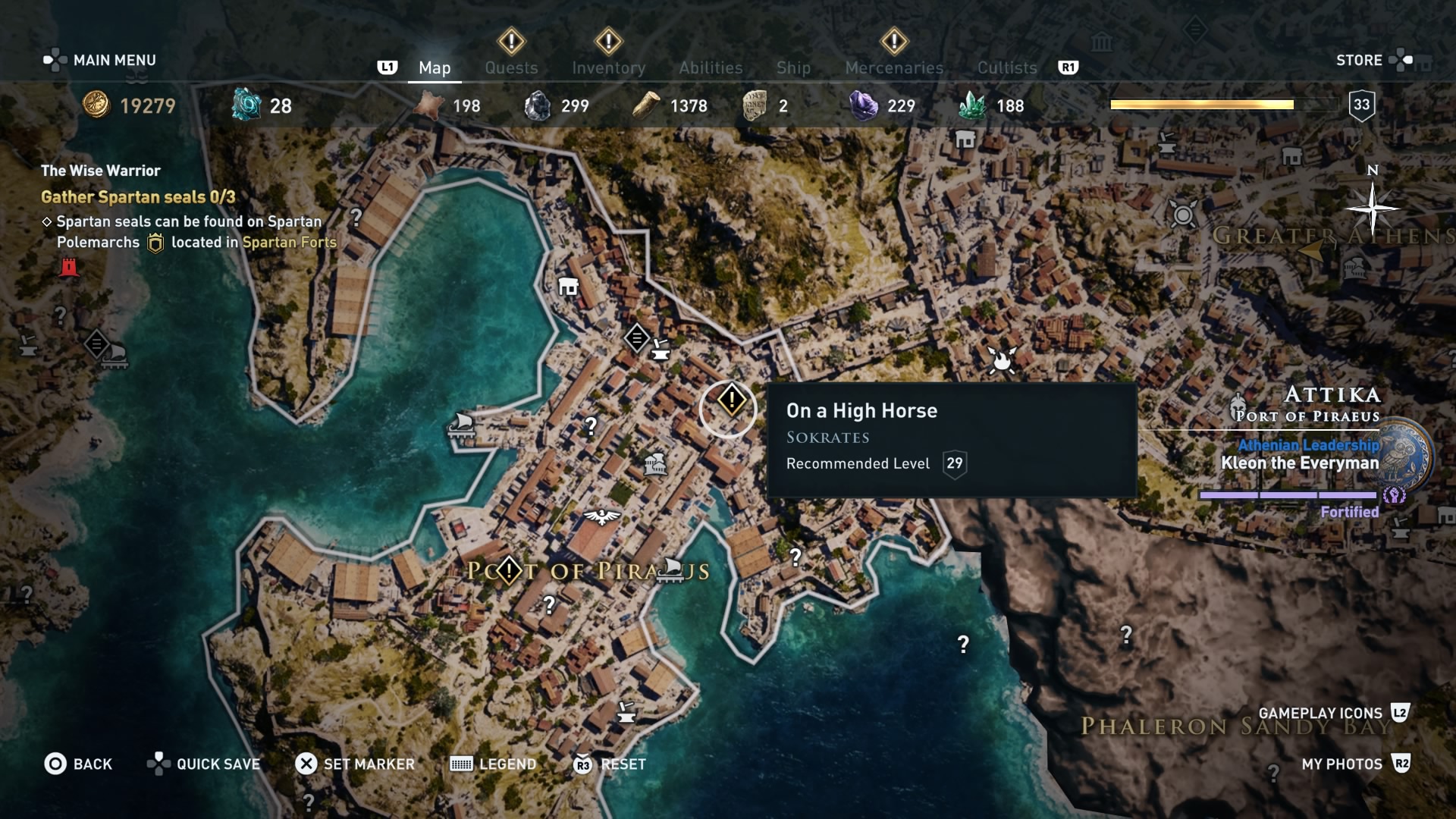Screen dimensions: 1456x819
Task: Open the Mercenaries tab
Action: (893, 67)
